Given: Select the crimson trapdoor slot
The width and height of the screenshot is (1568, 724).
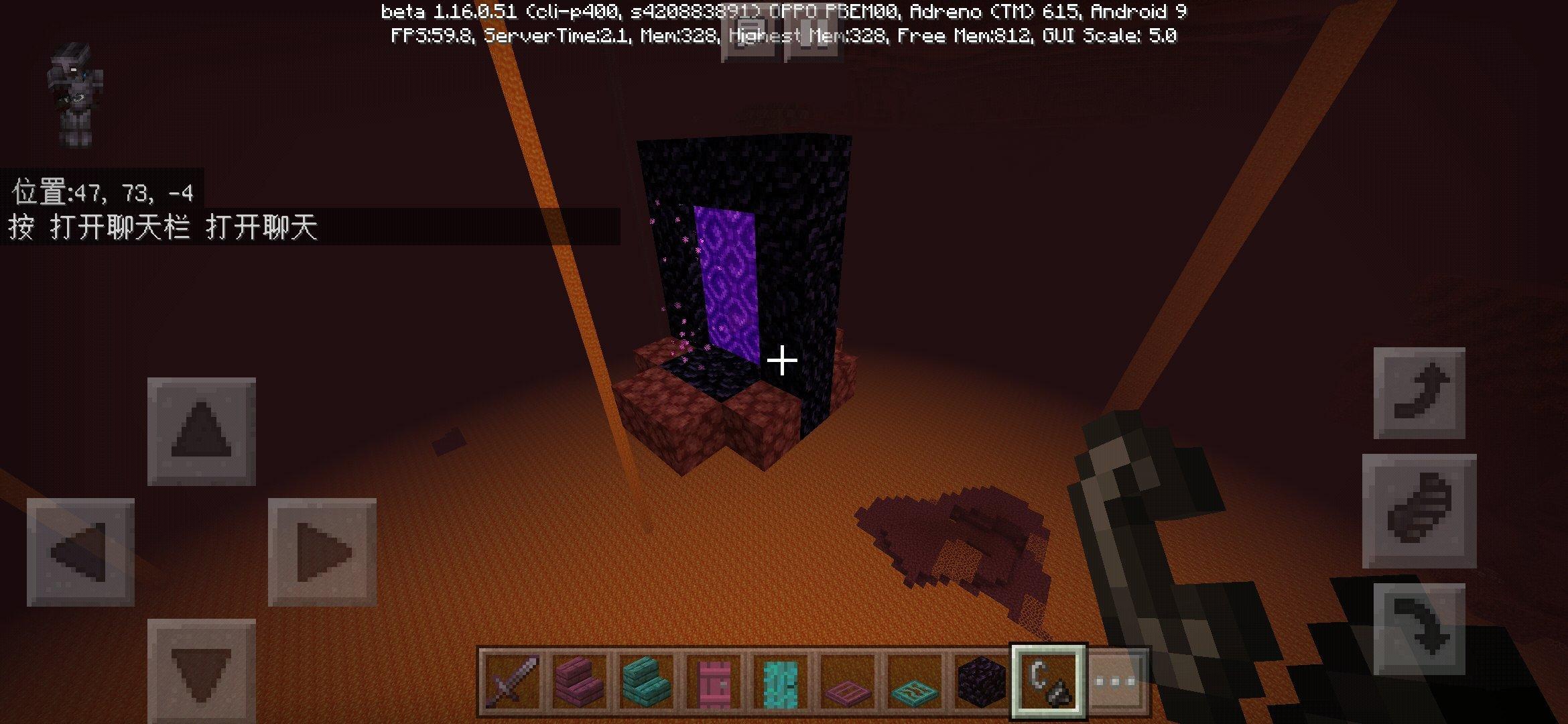Looking at the screenshot, I should (x=847, y=682).
